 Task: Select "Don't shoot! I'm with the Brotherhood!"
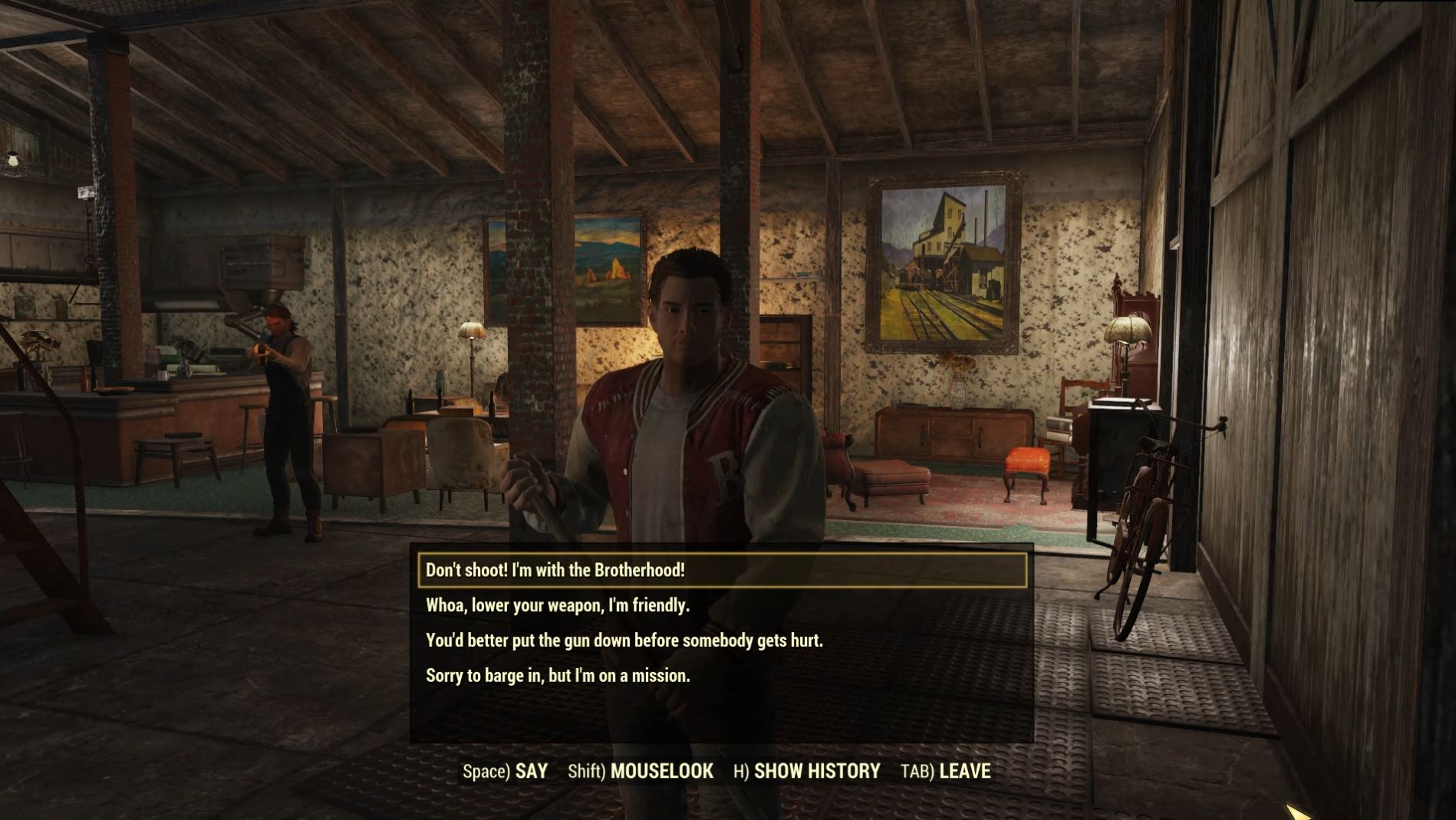coord(554,570)
